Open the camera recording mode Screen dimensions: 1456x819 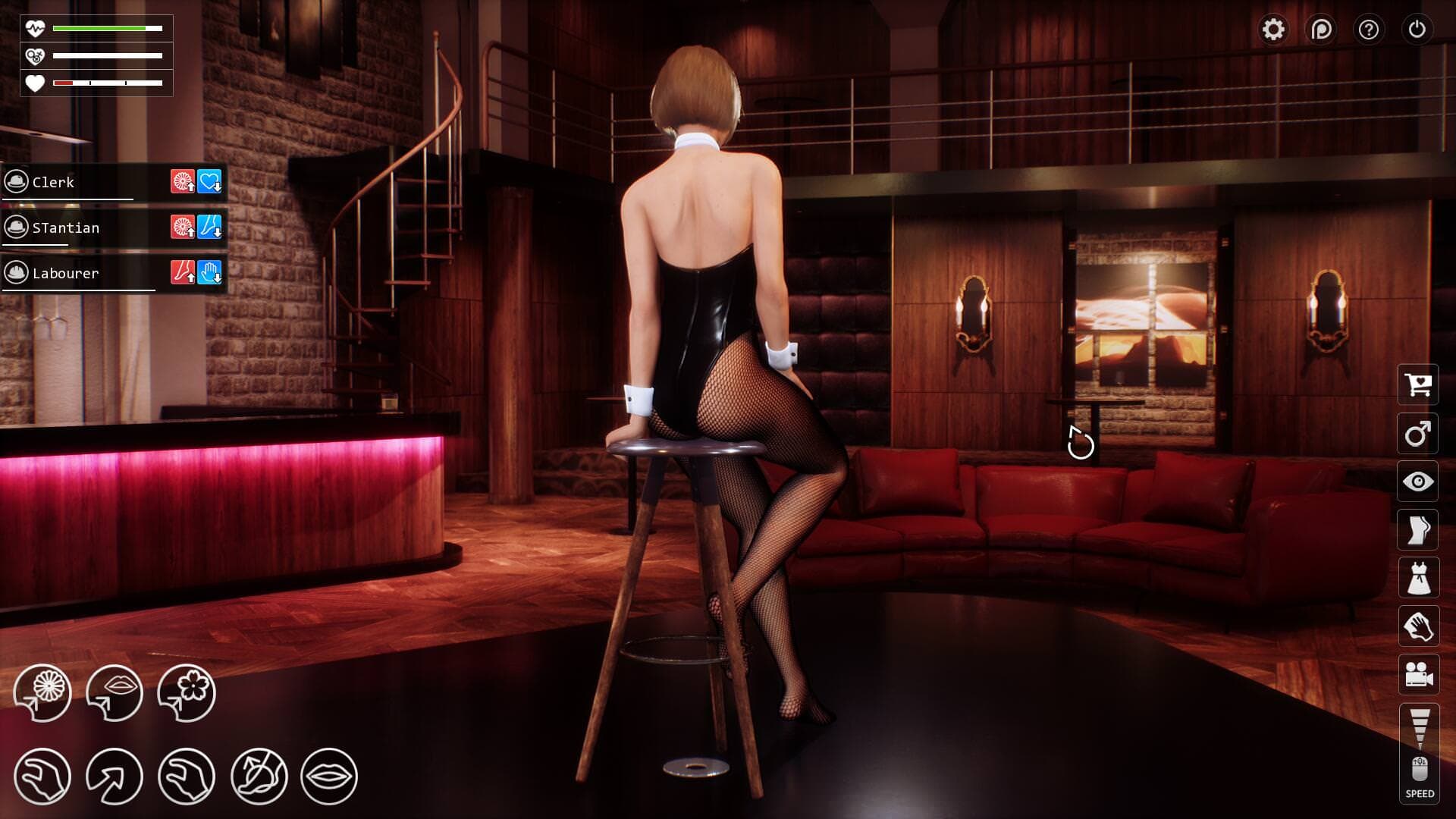pyautogui.click(x=1418, y=674)
